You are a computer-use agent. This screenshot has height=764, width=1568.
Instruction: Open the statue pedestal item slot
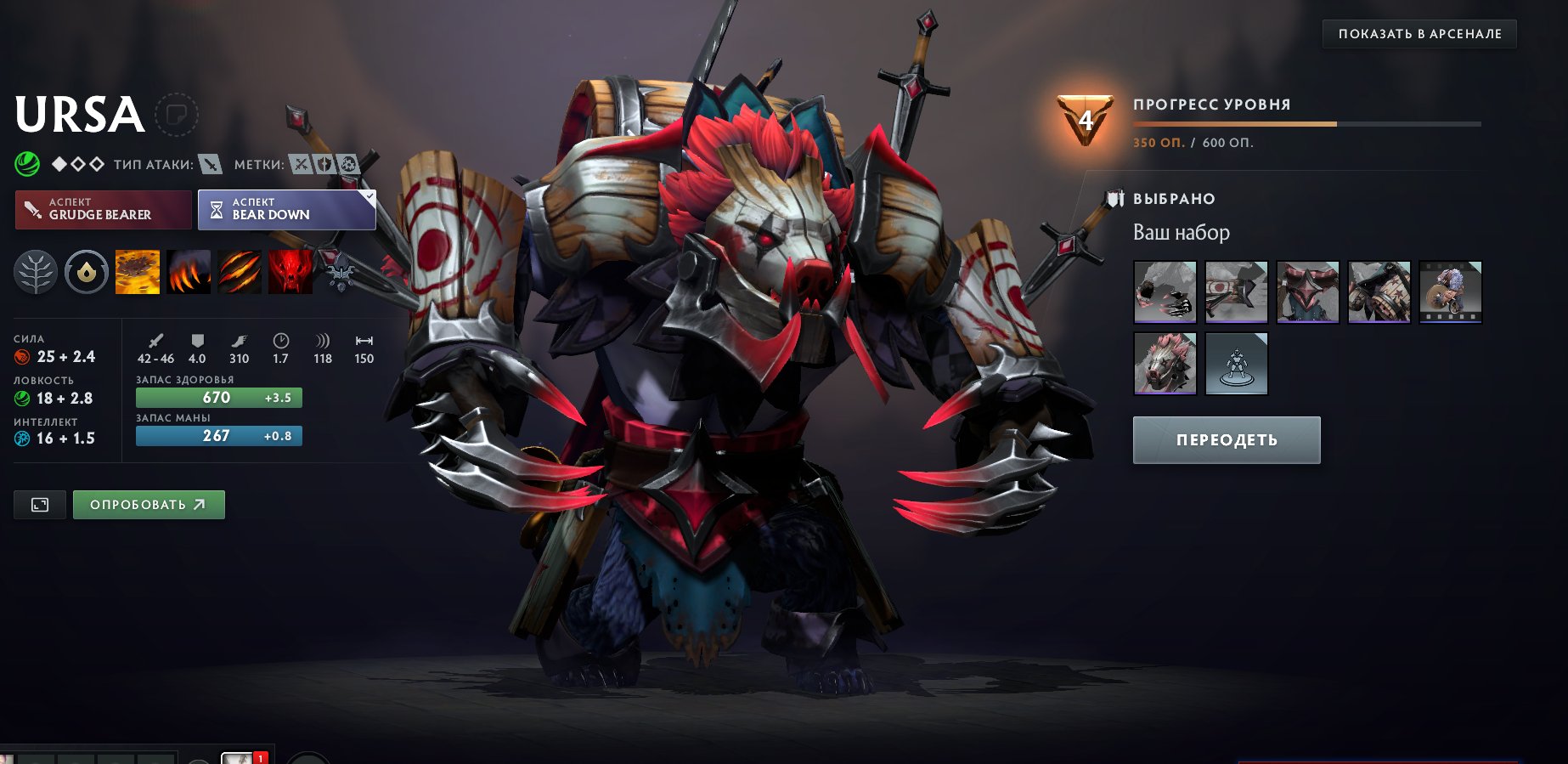point(1237,364)
